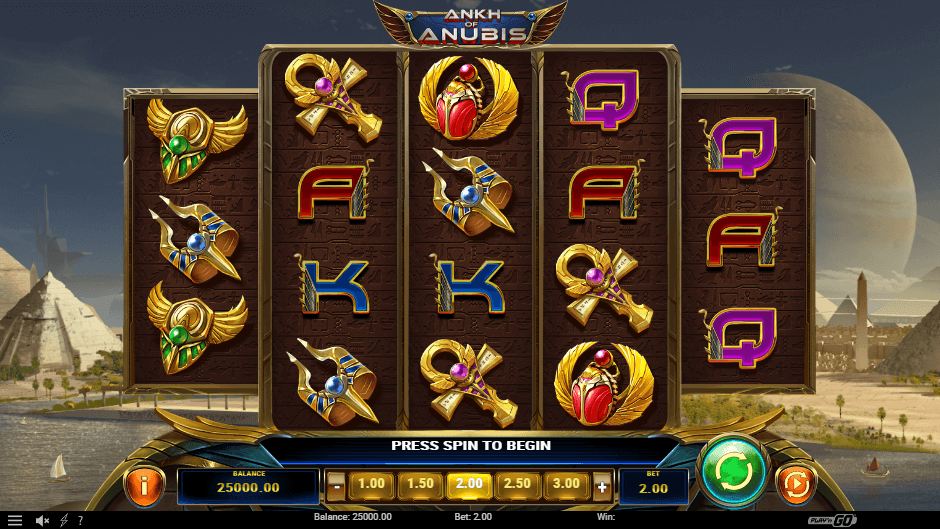Open the paytable info button
Viewport: 940px width, 529px height.
pyautogui.click(x=144, y=486)
